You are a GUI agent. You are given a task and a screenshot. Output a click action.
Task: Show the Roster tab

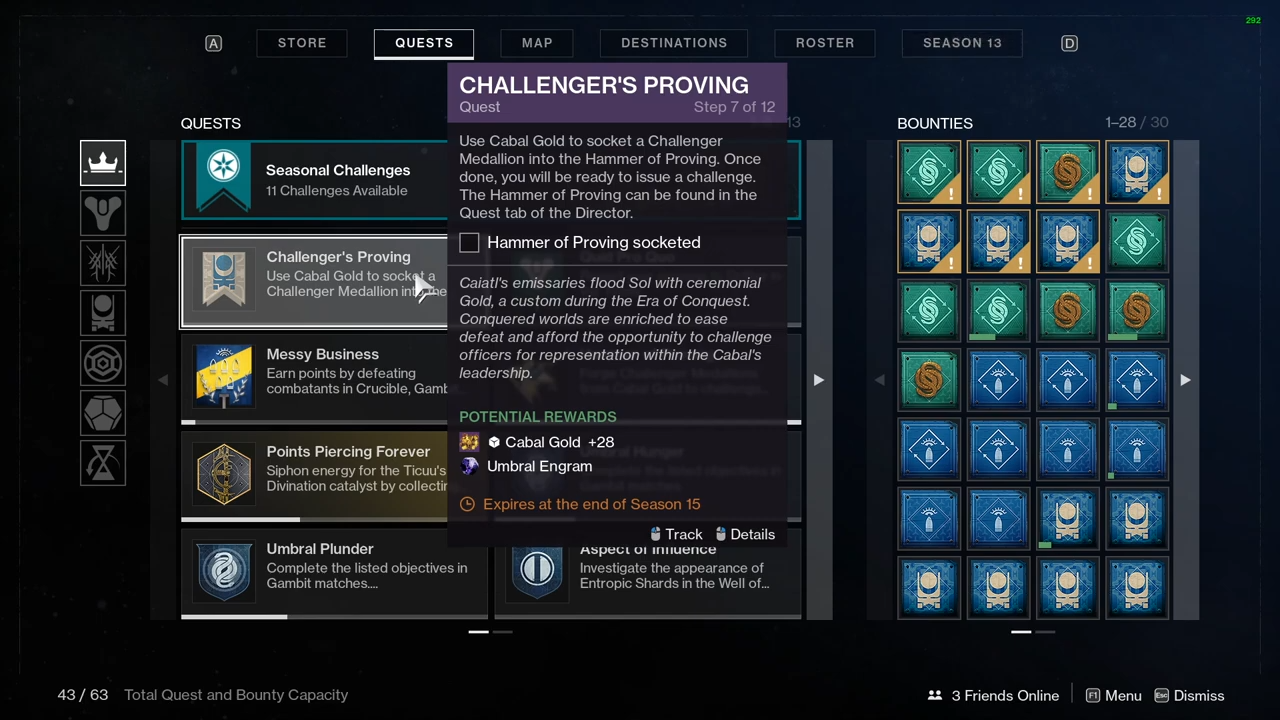tap(825, 43)
